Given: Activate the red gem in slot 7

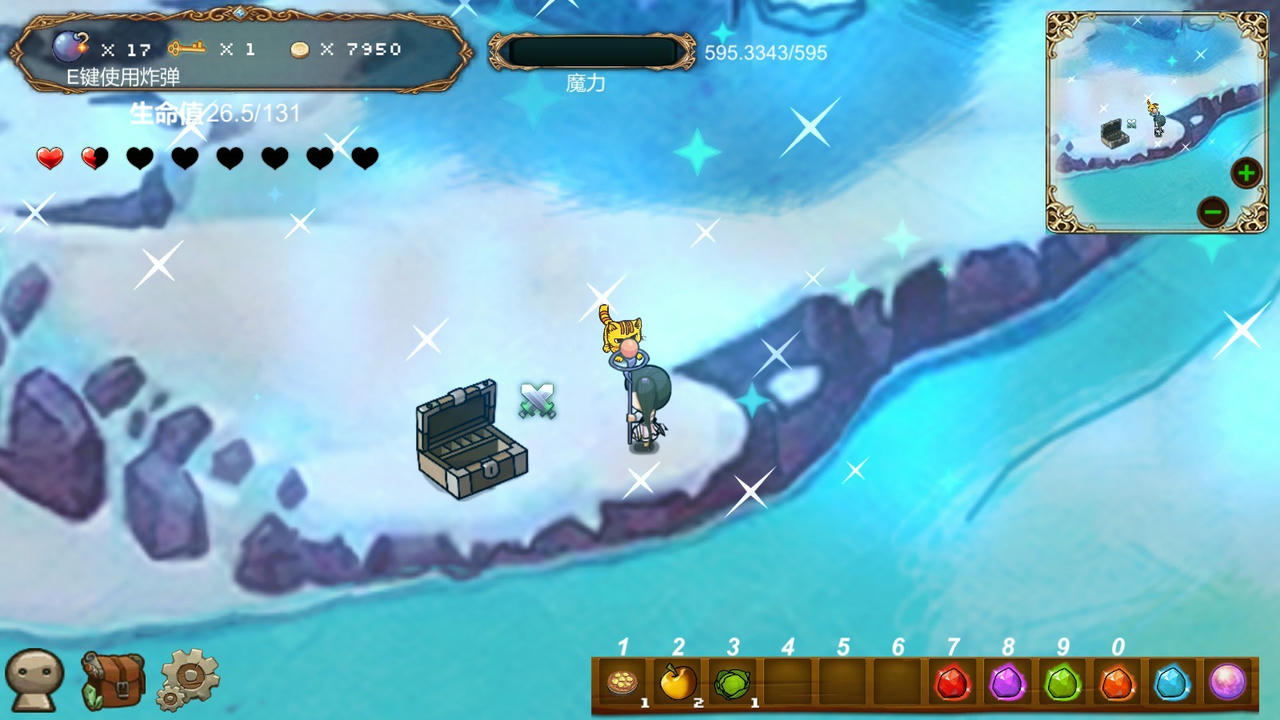Looking at the screenshot, I should coord(952,684).
